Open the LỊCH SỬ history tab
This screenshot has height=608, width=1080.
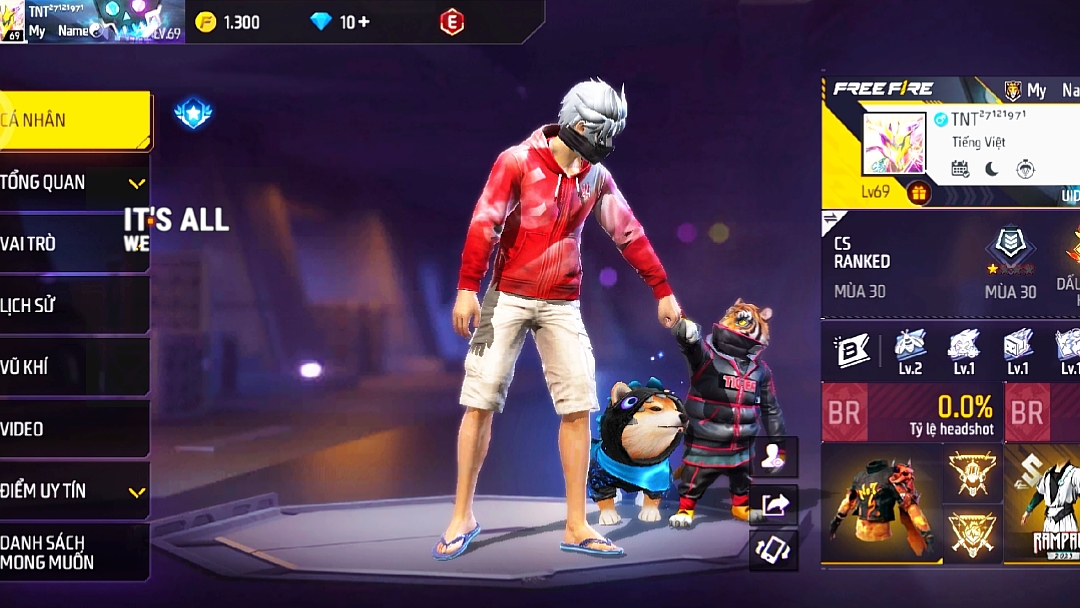(x=74, y=305)
